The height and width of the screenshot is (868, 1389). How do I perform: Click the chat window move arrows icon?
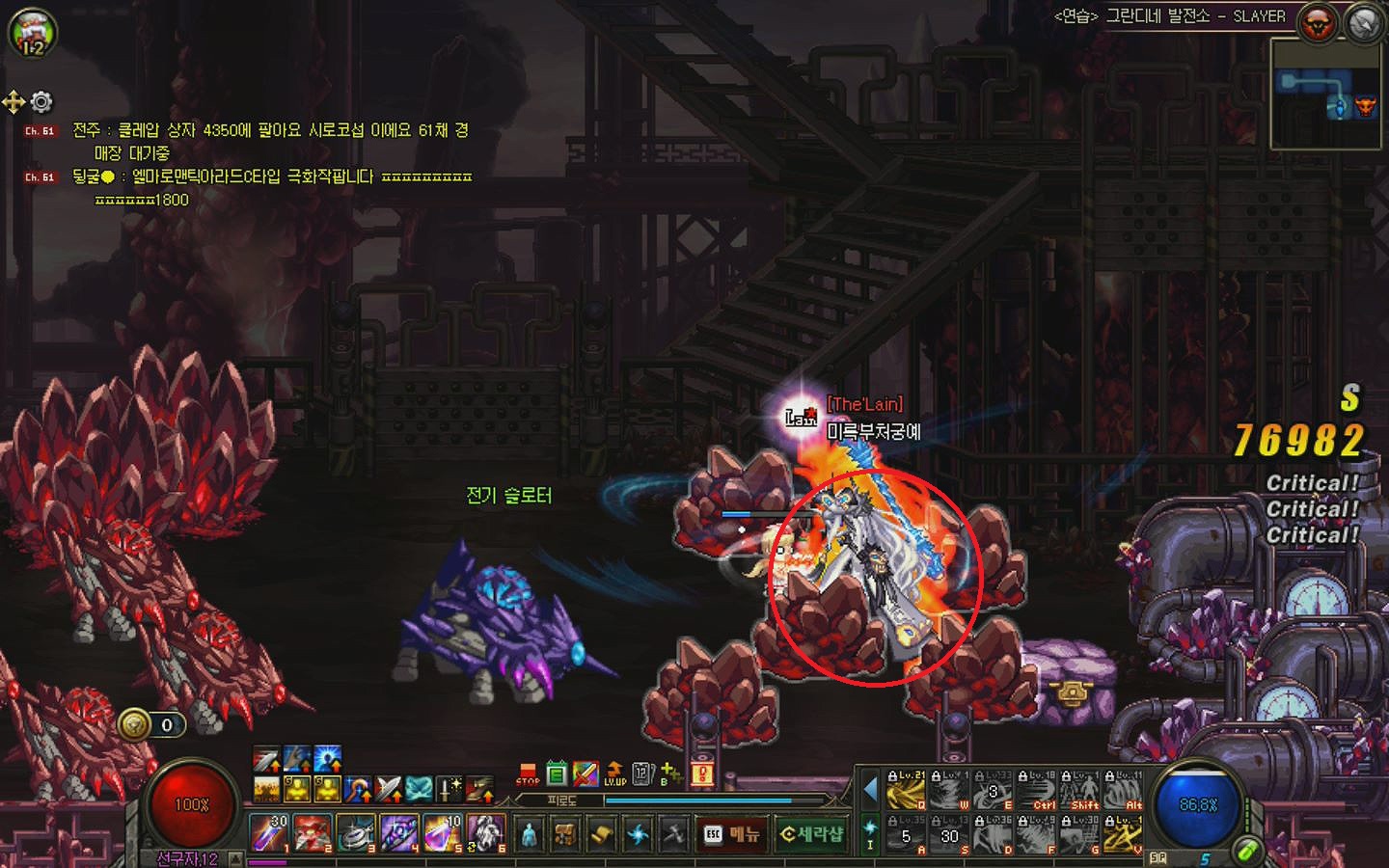click(14, 101)
